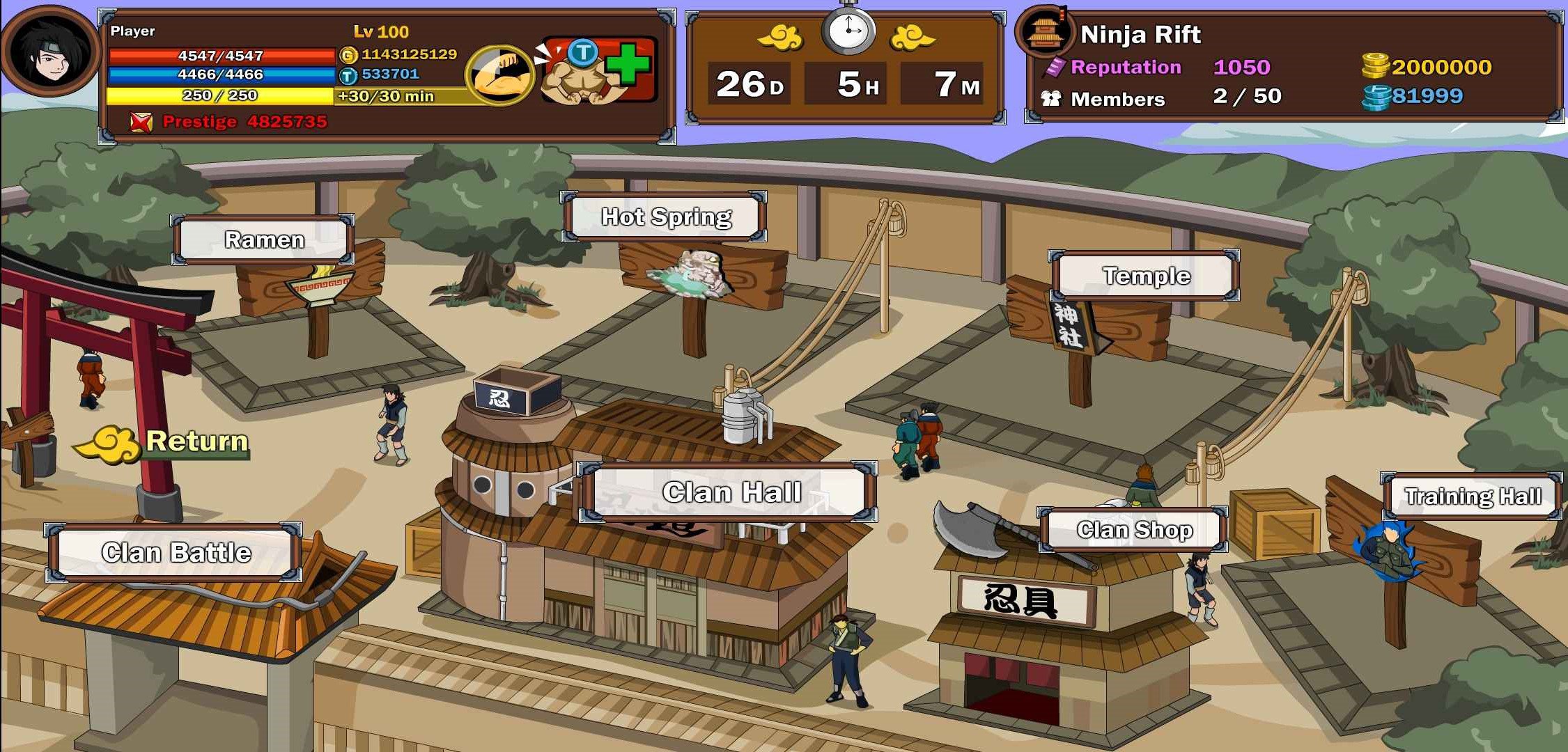Screen dimensions: 1568x752
Task: Click the Members pair icon in clan panel
Action: click(1053, 98)
